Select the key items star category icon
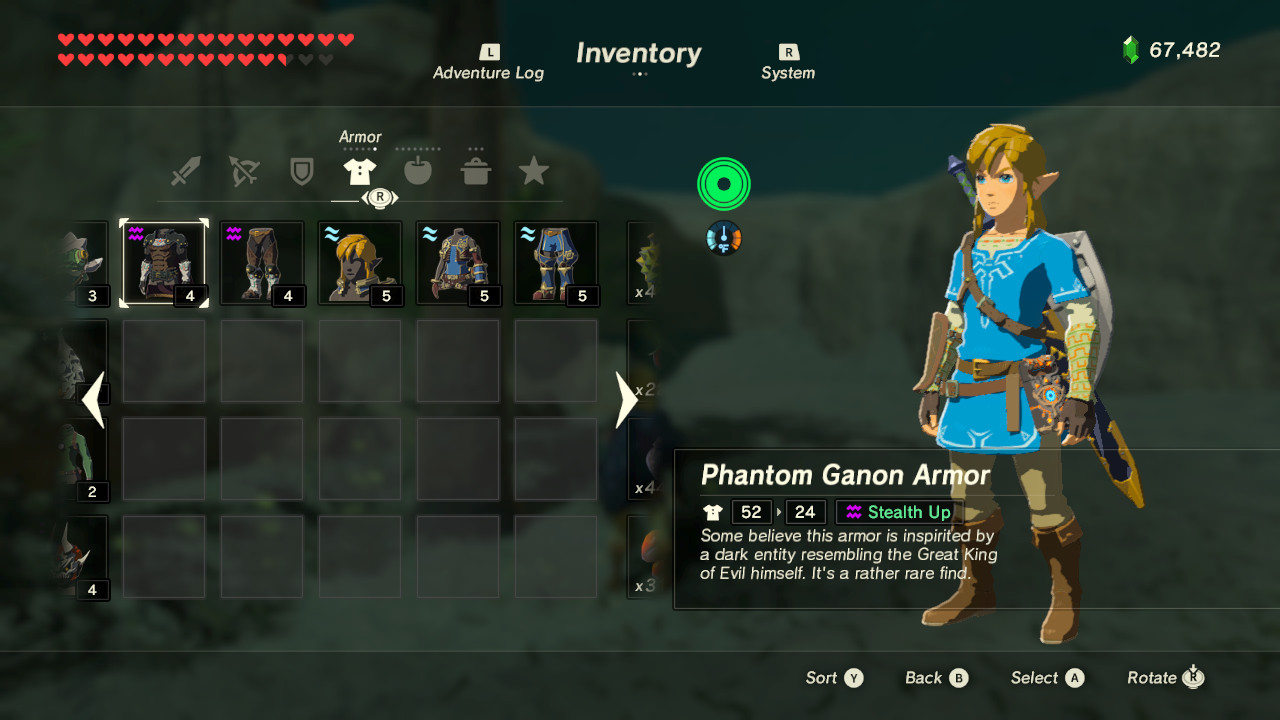The image size is (1280, 720). pos(534,170)
